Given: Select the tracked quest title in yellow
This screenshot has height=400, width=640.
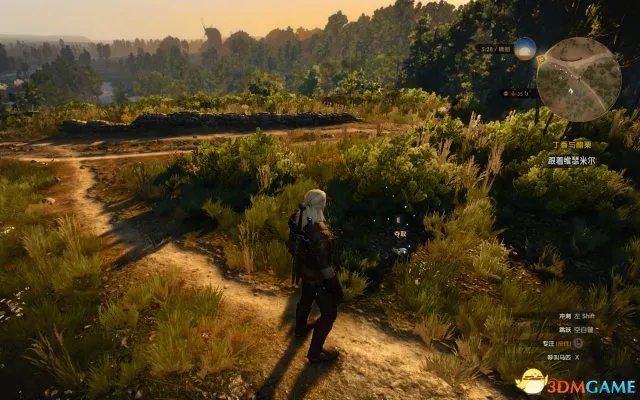Looking at the screenshot, I should point(587,143).
